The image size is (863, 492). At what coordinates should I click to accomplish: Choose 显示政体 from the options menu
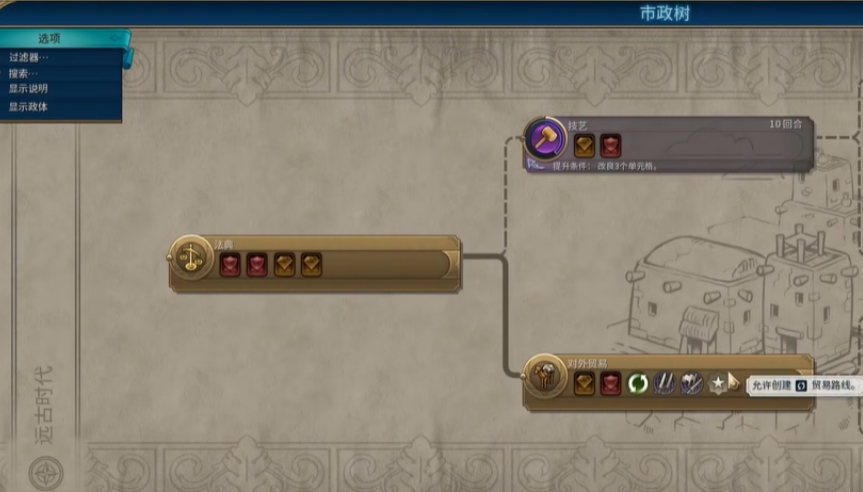[x=29, y=106]
